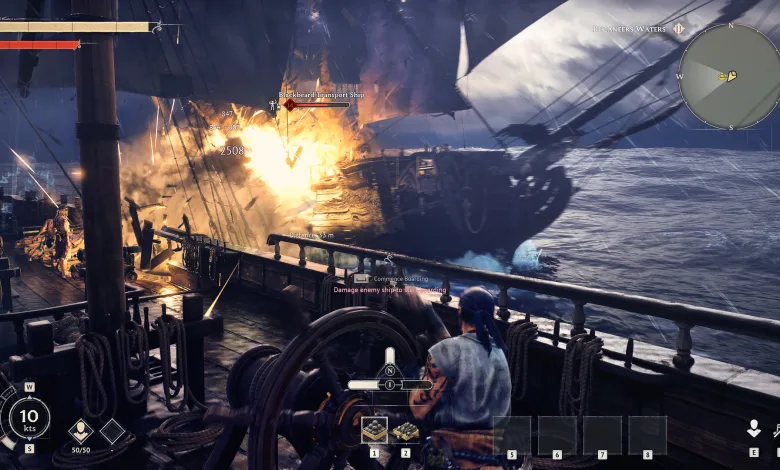This screenshot has width=780, height=470.
Task: Select the Blackbeard Transport Ship target marker
Action: coord(290,104)
